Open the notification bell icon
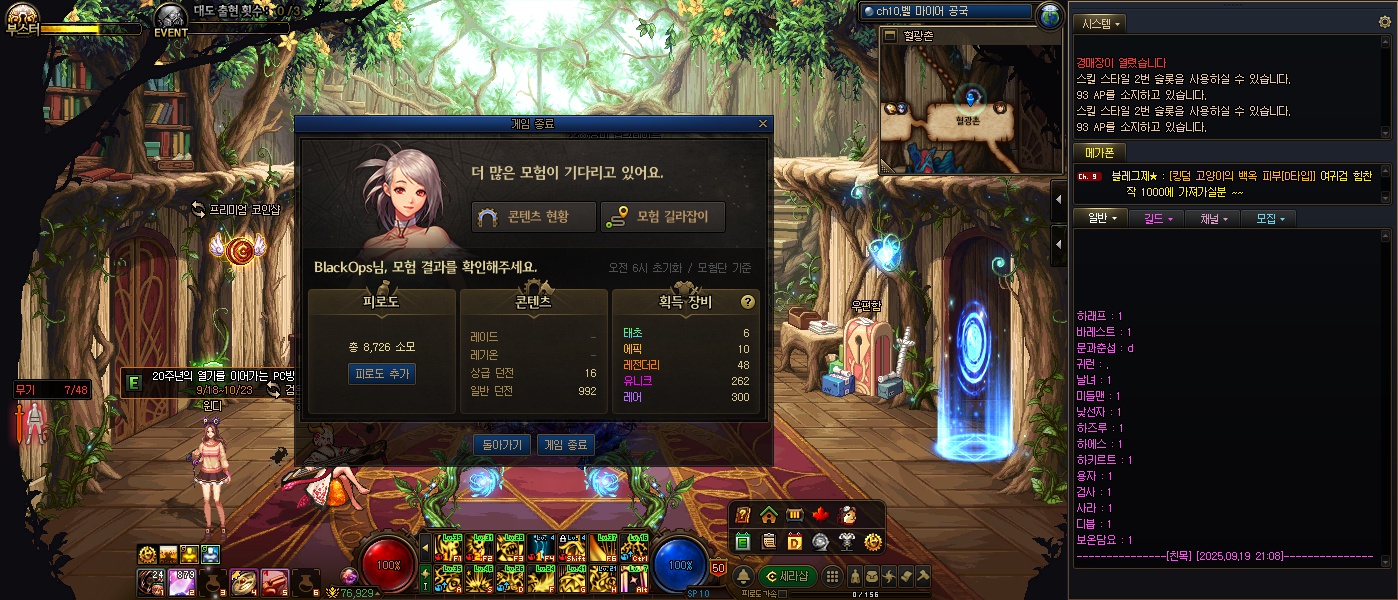 click(x=743, y=577)
